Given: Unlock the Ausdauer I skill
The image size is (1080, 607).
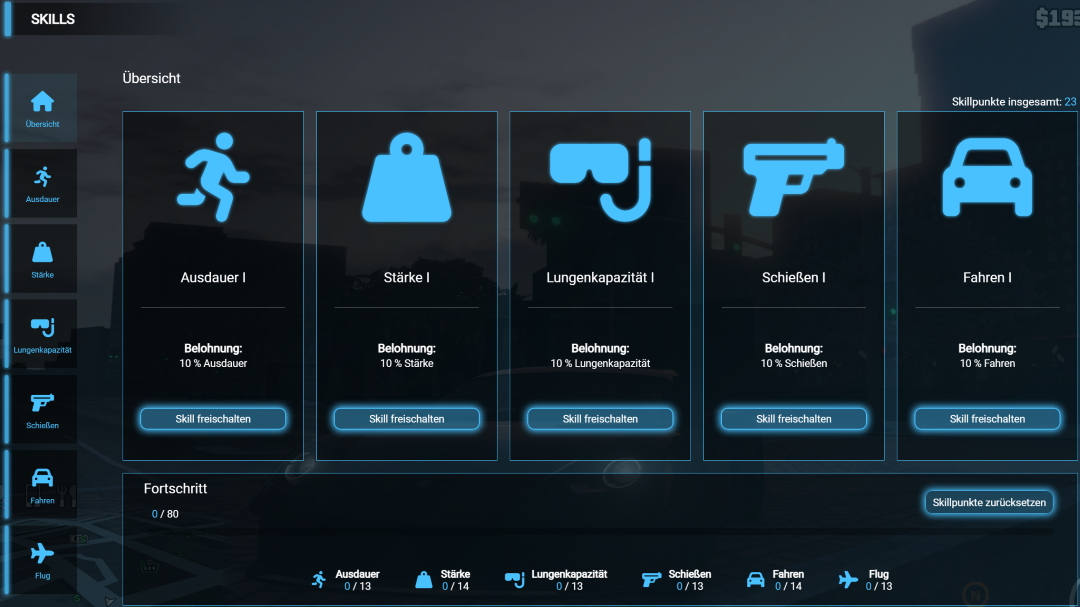Looking at the screenshot, I should pyautogui.click(x=213, y=419).
